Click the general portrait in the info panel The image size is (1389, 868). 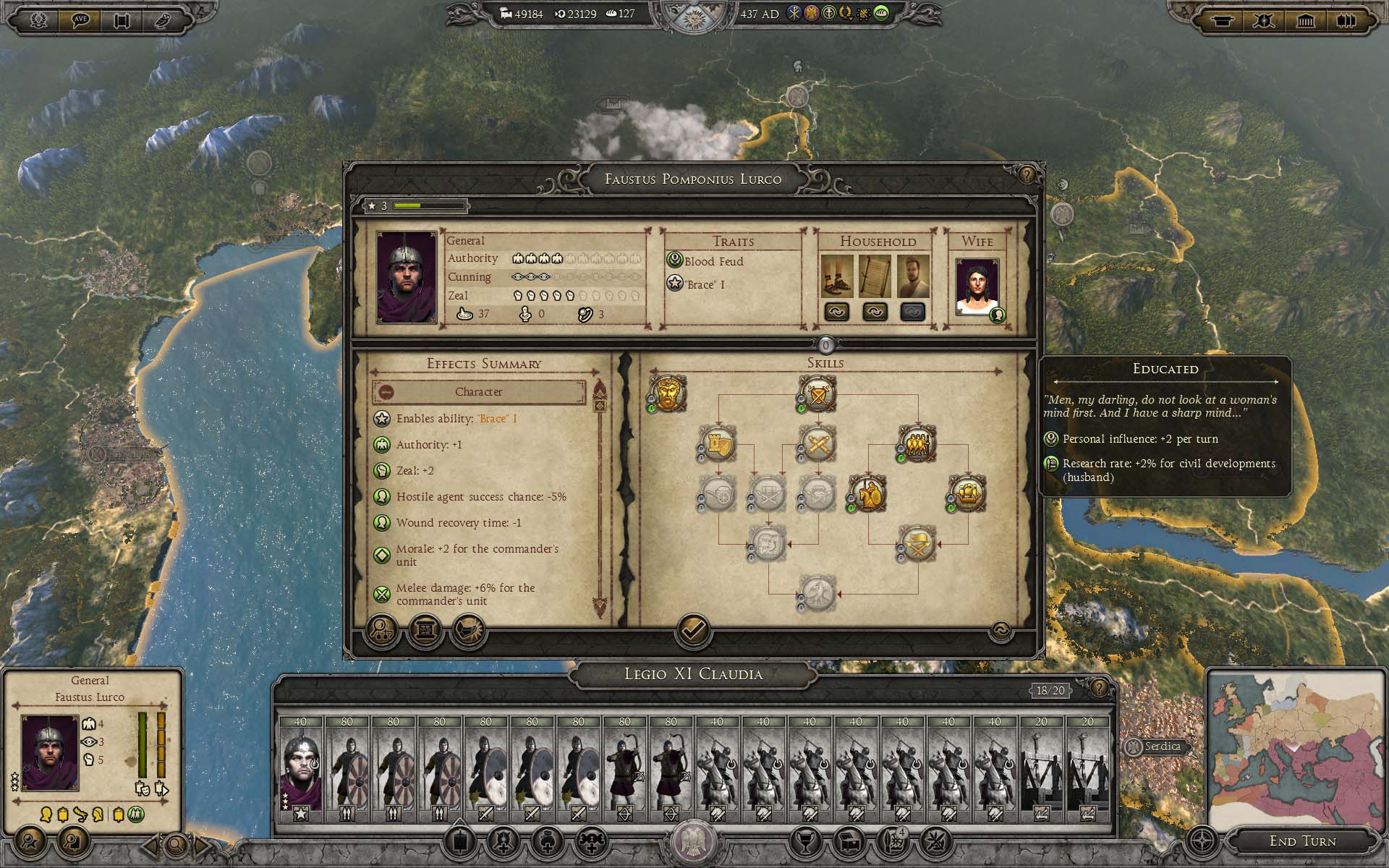click(50, 752)
